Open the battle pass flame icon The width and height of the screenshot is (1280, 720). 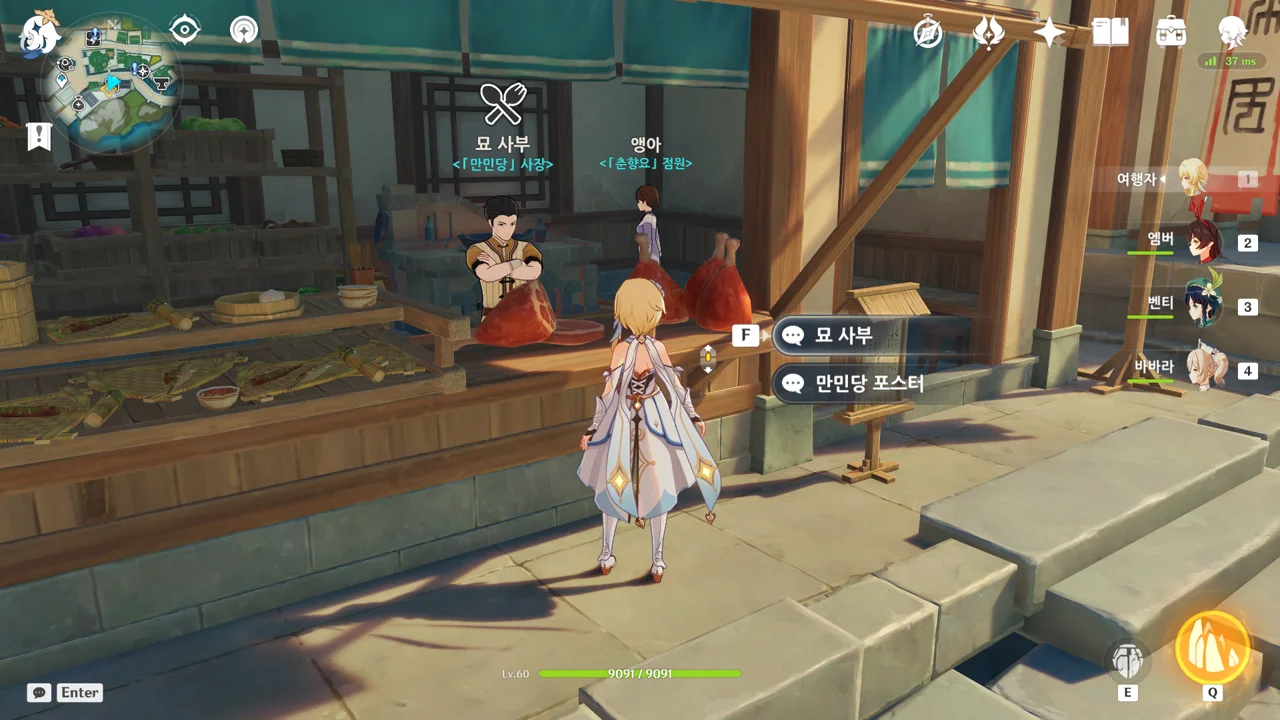(x=989, y=33)
